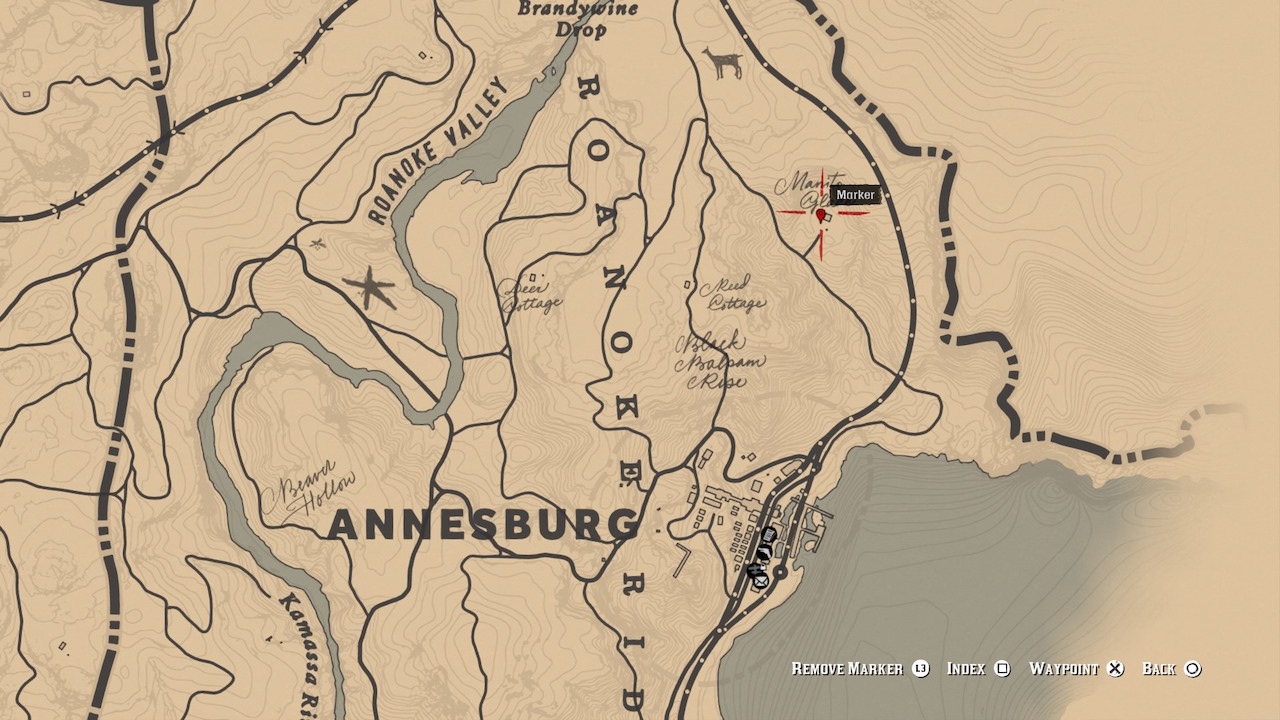Click the square button icon next to Index
Viewport: 1280px width, 720px height.
click(1001, 668)
